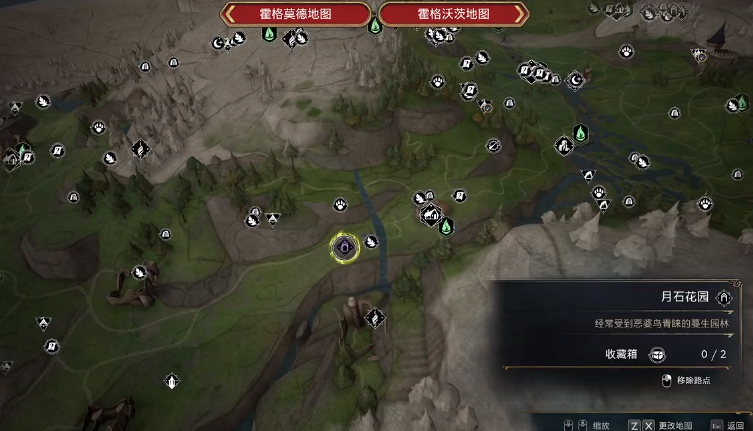
Task: Select the yellow-circled 月石花园 map marker
Action: point(344,247)
